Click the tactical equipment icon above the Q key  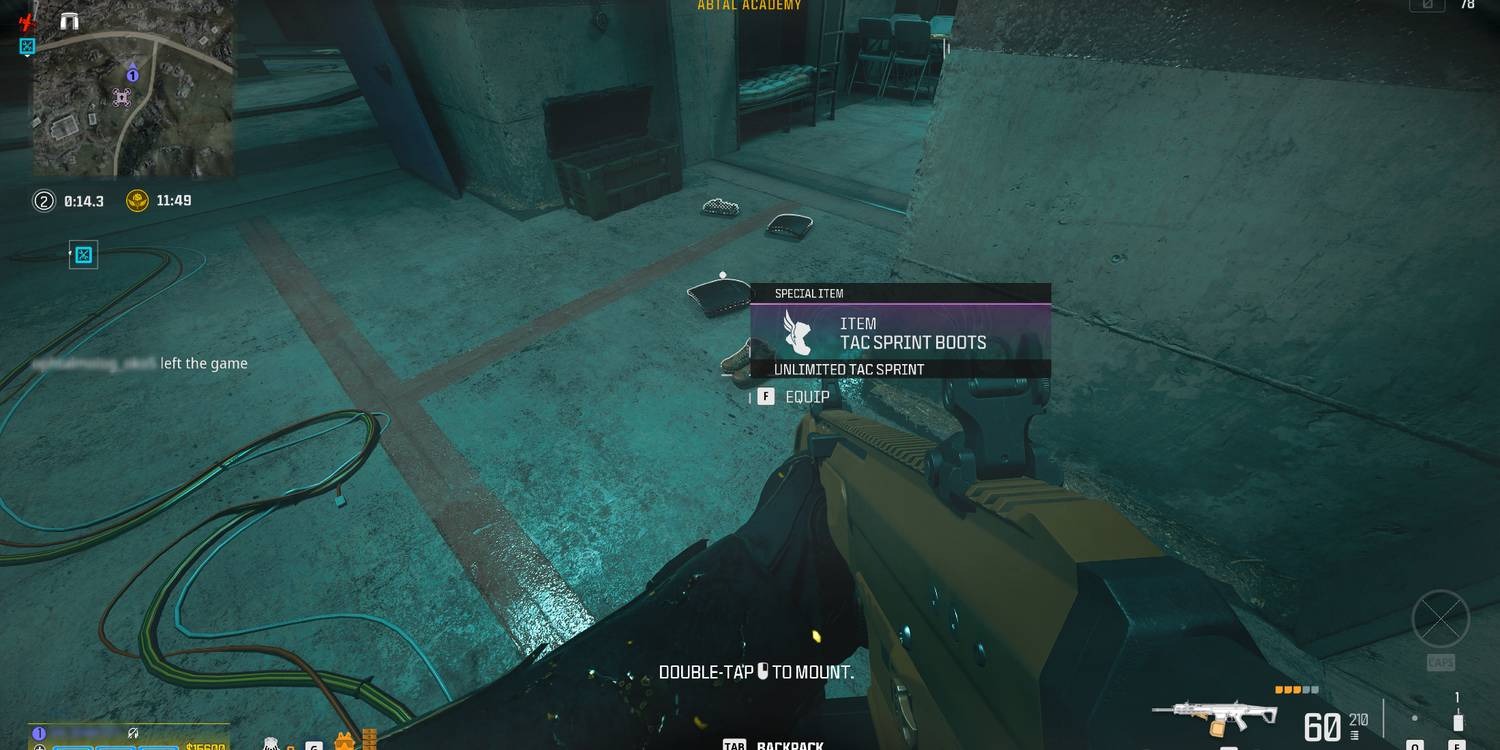click(x=1415, y=717)
